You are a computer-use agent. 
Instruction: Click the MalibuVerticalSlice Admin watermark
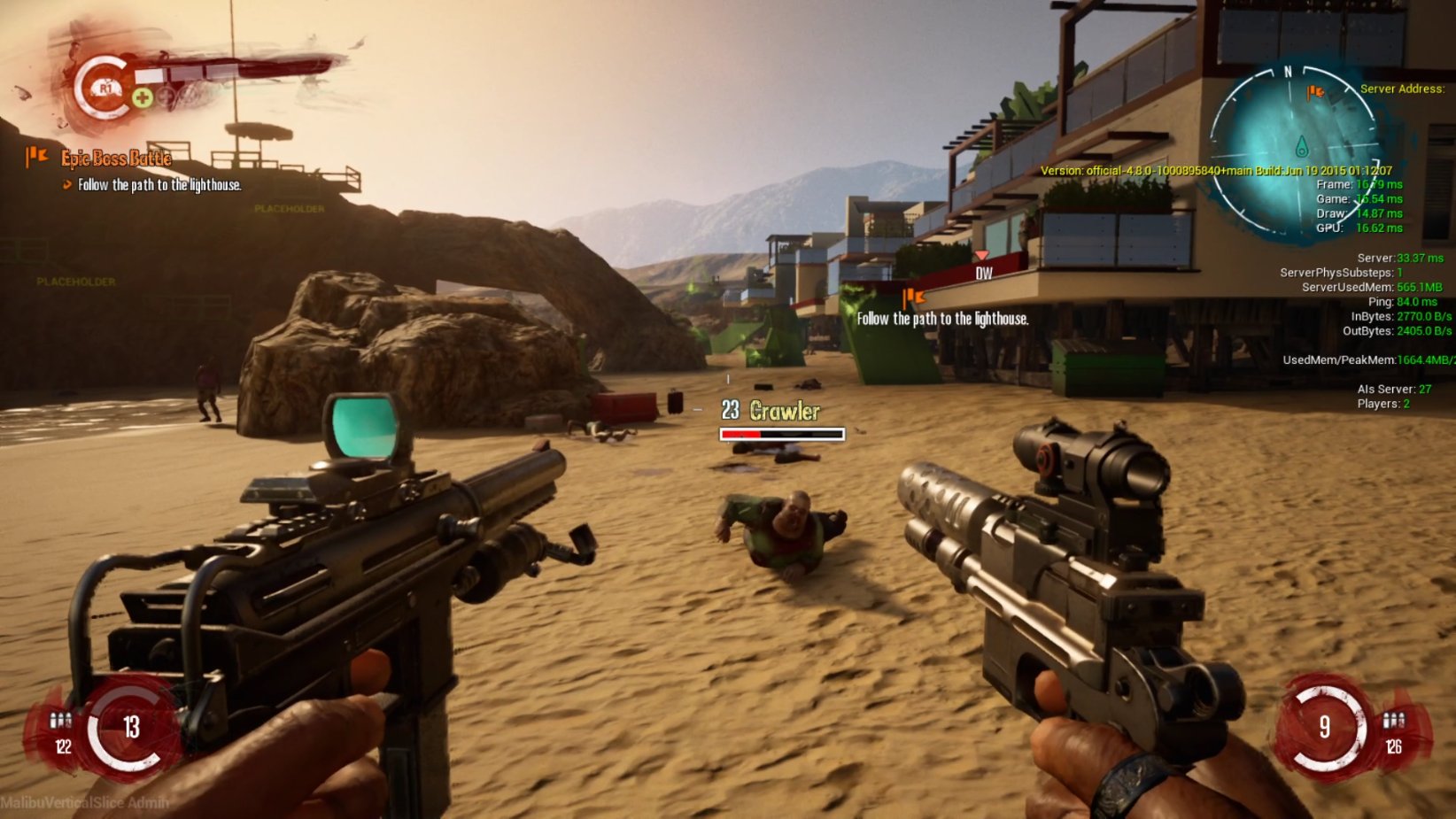pyautogui.click(x=83, y=802)
